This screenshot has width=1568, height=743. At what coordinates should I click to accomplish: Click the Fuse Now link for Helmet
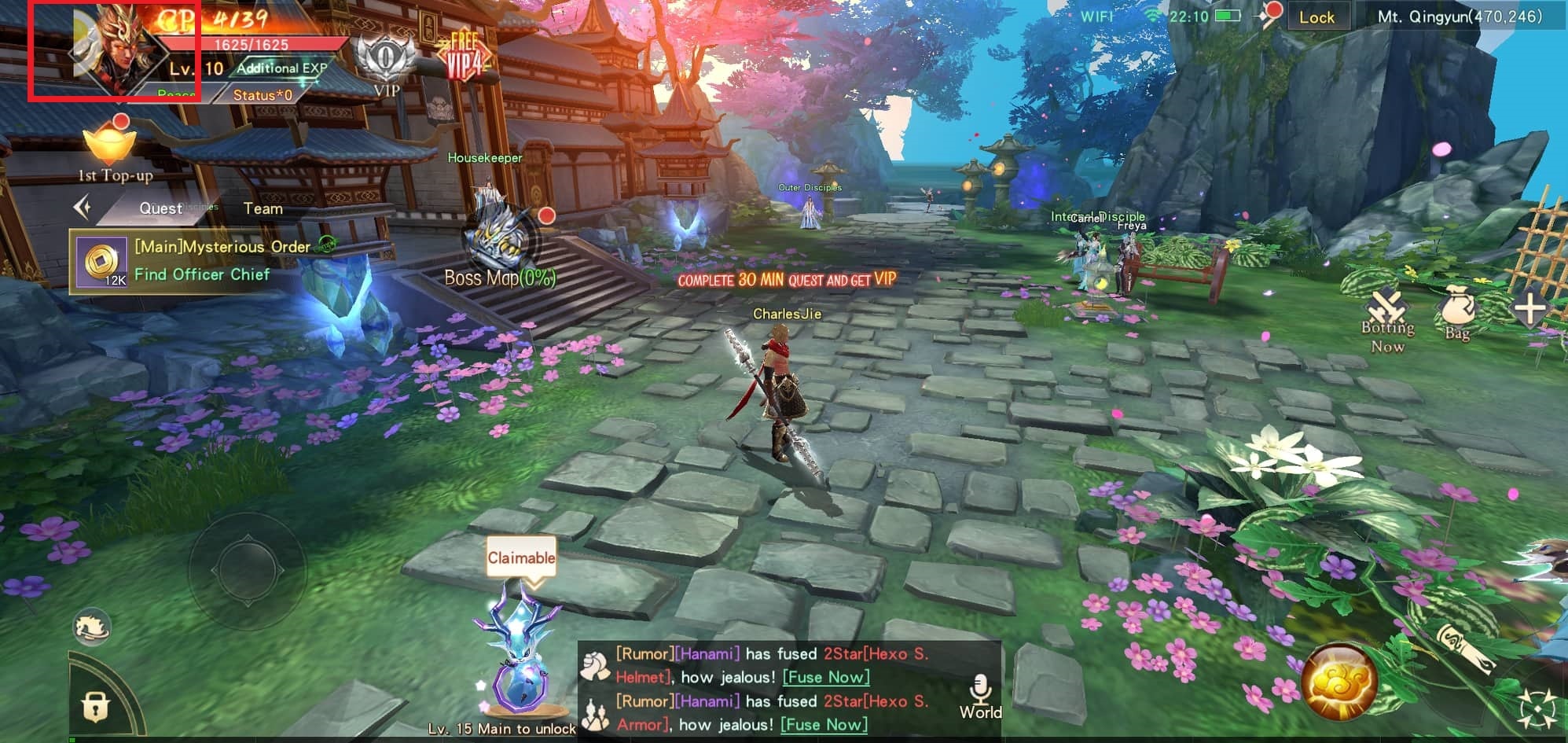tap(826, 677)
